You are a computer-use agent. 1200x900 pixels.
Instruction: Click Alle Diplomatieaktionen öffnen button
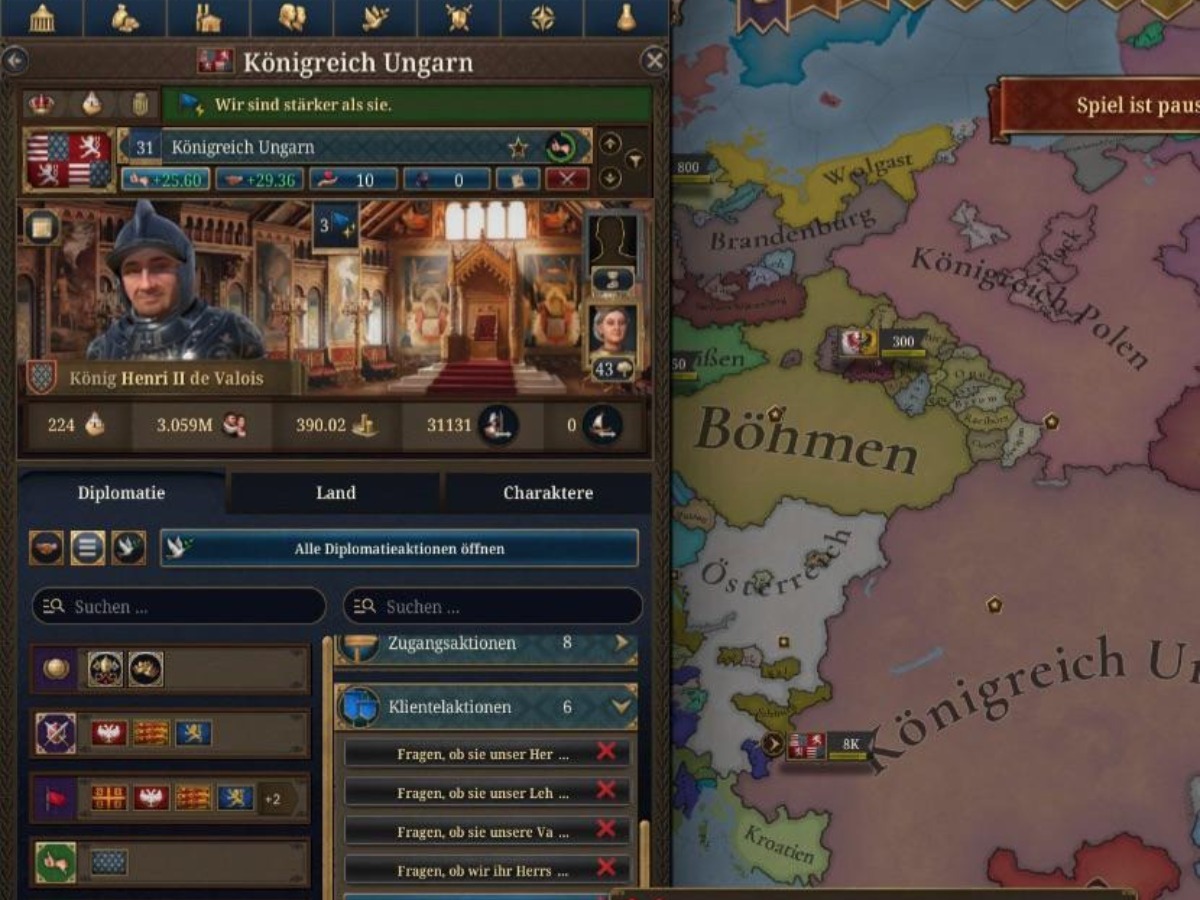point(399,548)
